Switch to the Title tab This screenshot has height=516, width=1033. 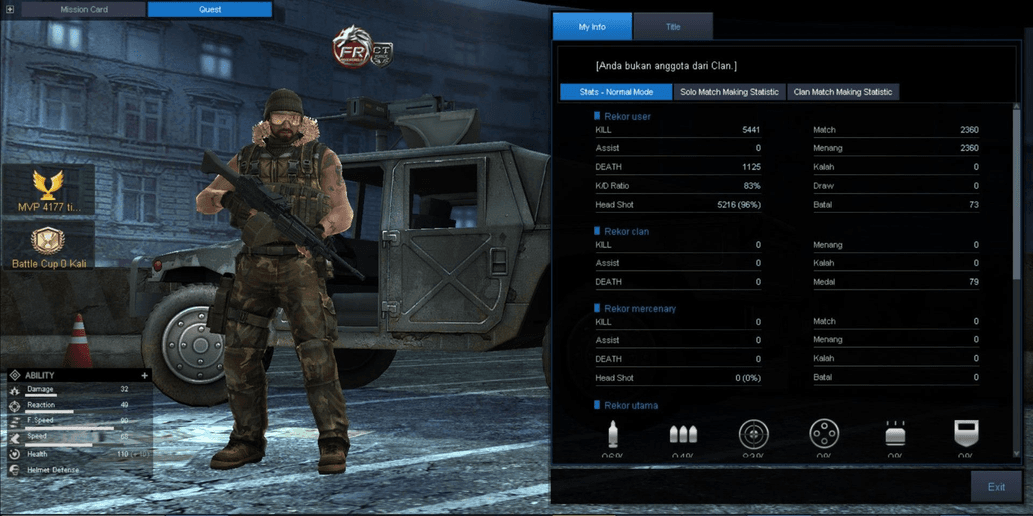(x=673, y=27)
